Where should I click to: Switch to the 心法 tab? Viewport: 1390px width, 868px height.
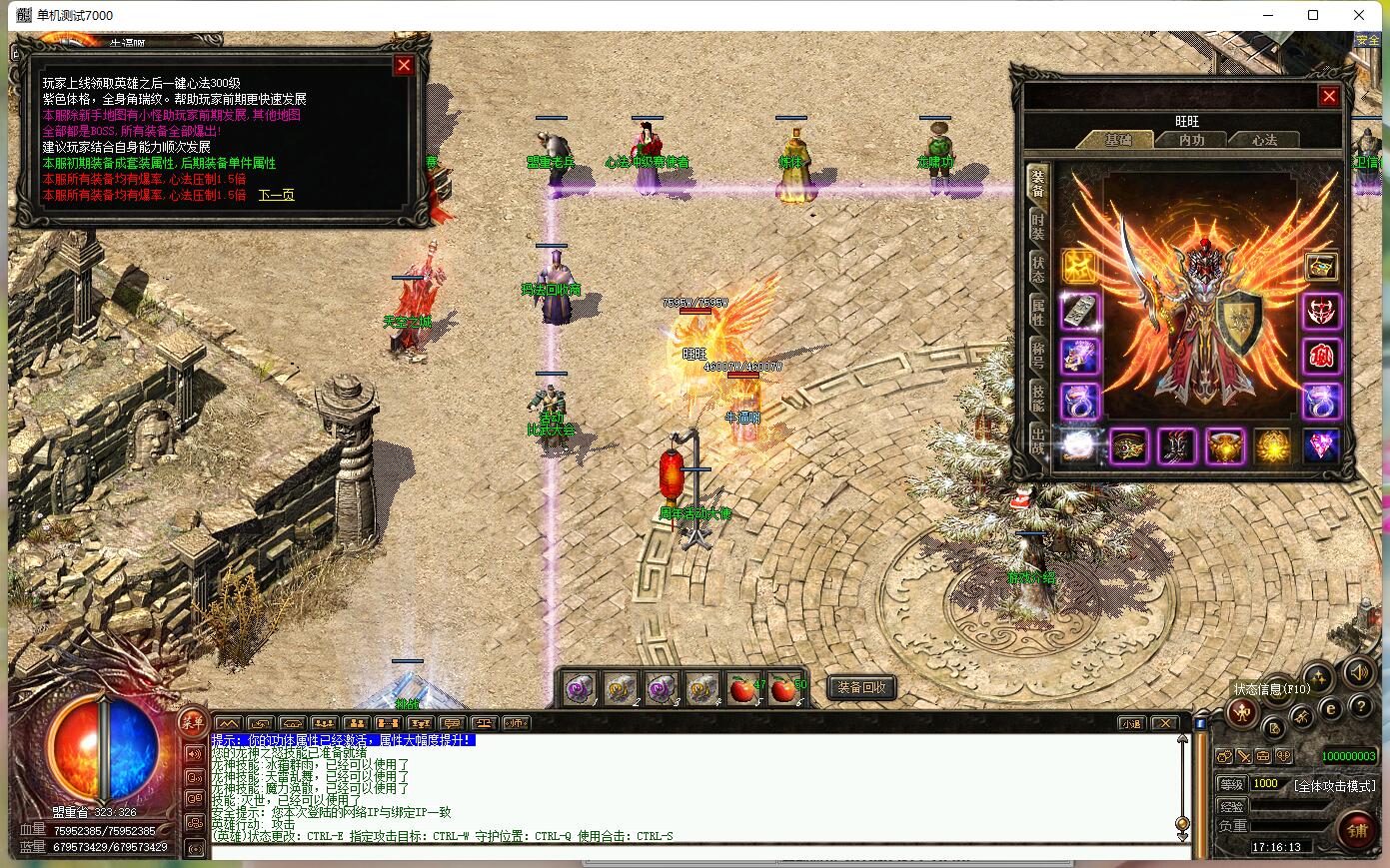(1265, 140)
